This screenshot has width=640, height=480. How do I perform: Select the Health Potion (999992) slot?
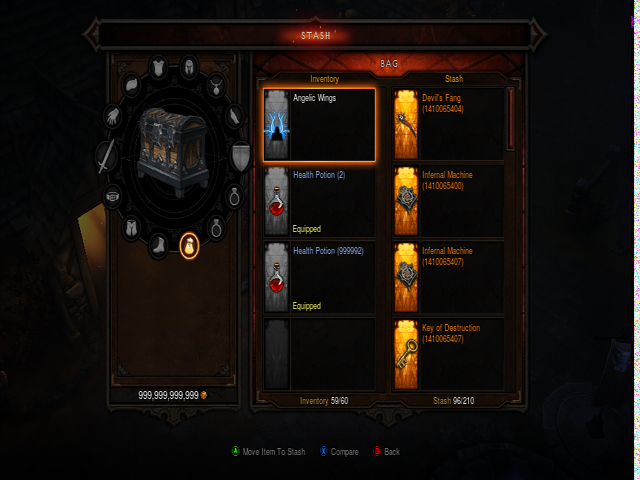(320, 277)
